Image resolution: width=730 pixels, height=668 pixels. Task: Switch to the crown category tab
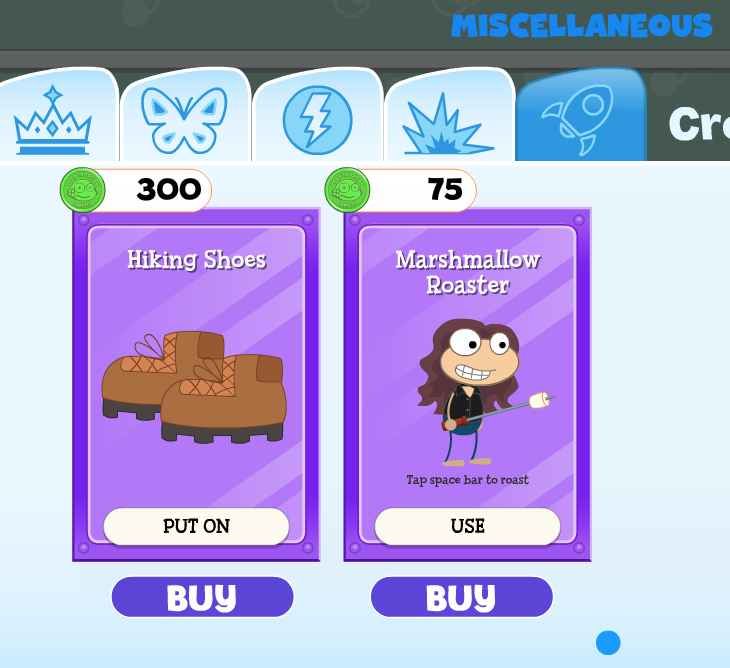point(53,120)
